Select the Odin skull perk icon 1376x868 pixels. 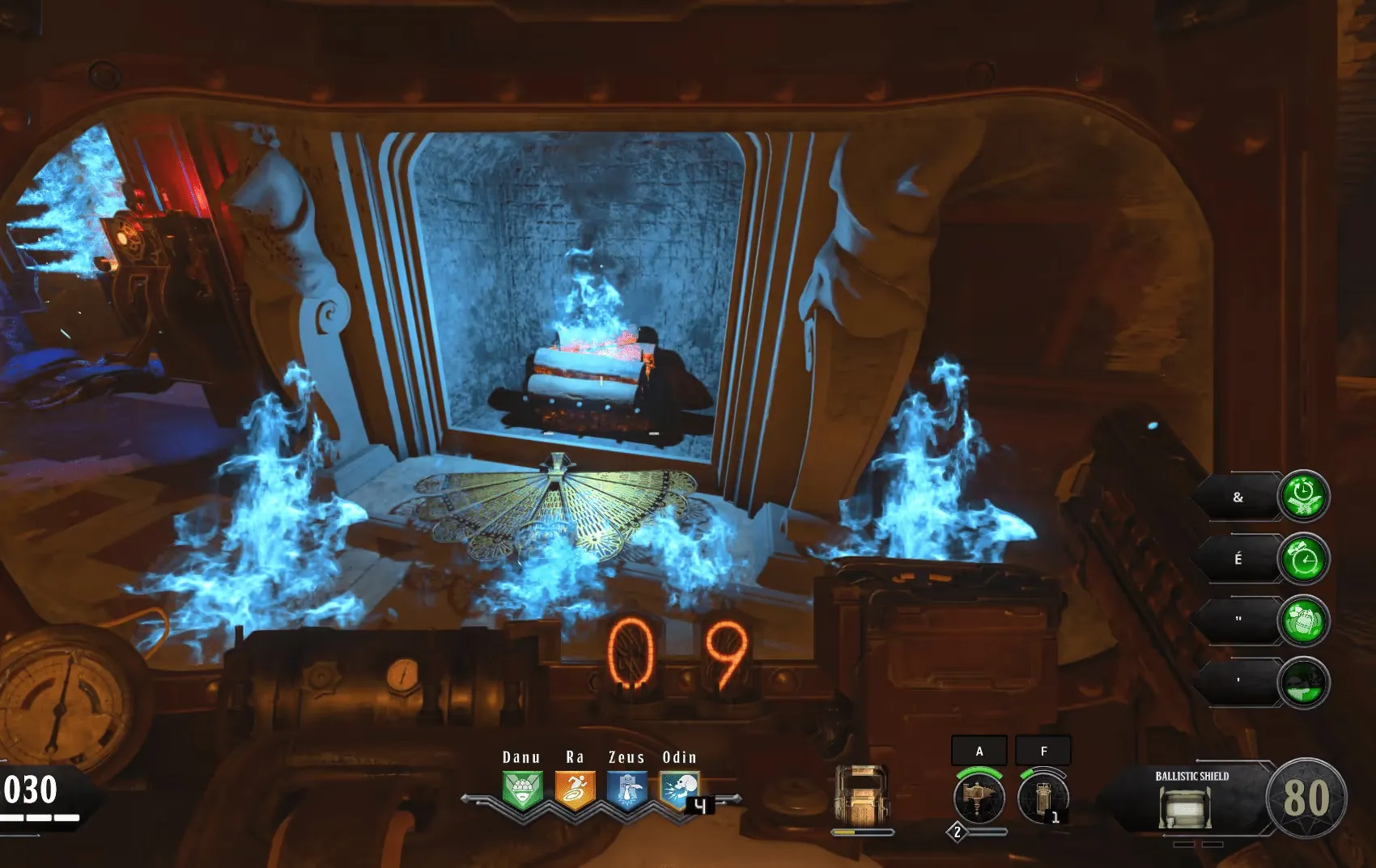click(678, 790)
